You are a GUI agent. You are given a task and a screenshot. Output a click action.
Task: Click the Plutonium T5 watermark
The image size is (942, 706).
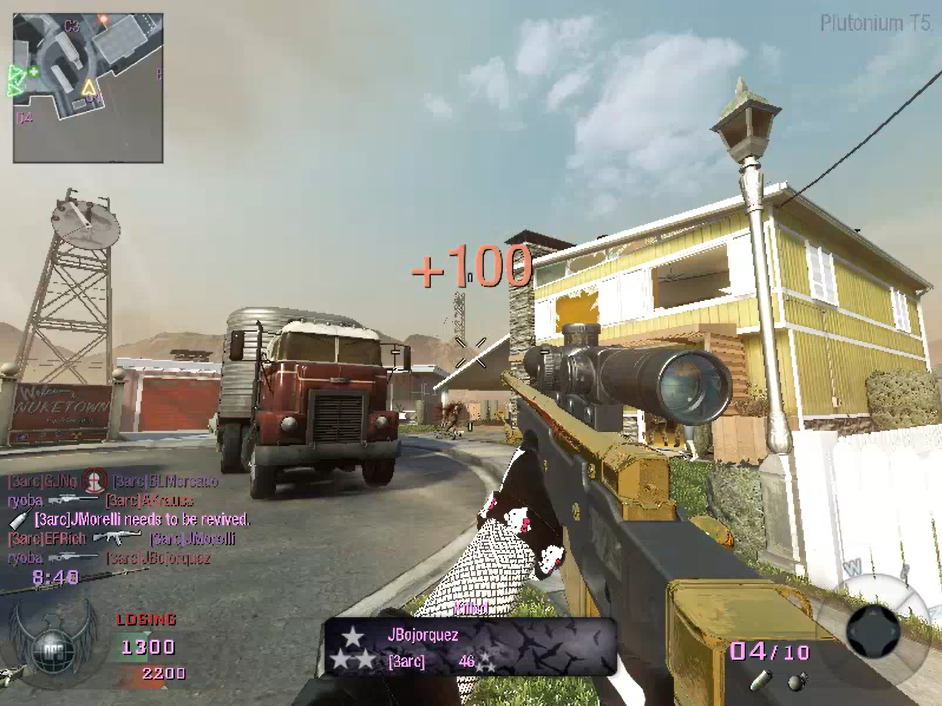coord(876,24)
